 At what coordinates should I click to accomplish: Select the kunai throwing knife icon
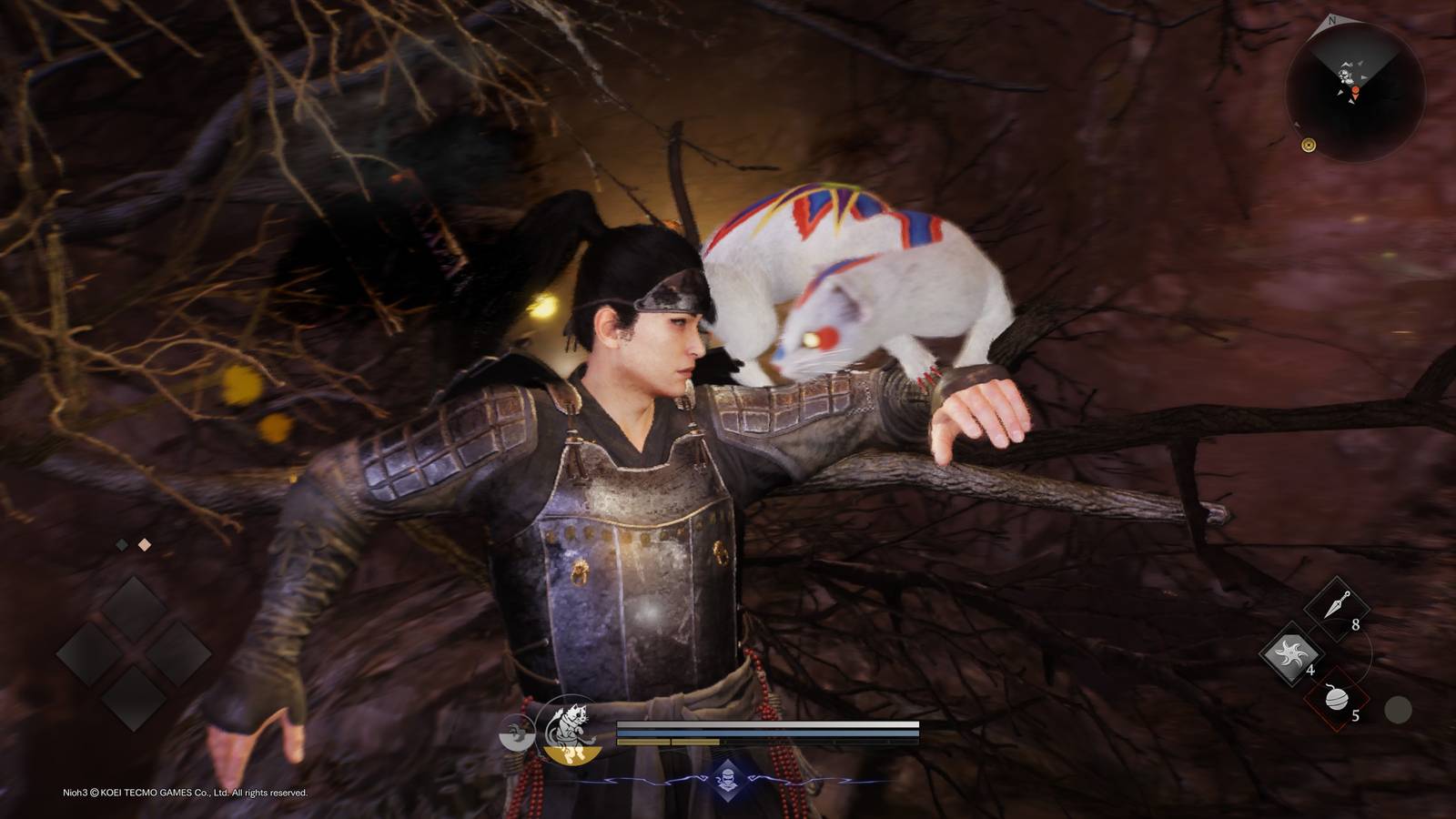(x=1338, y=605)
